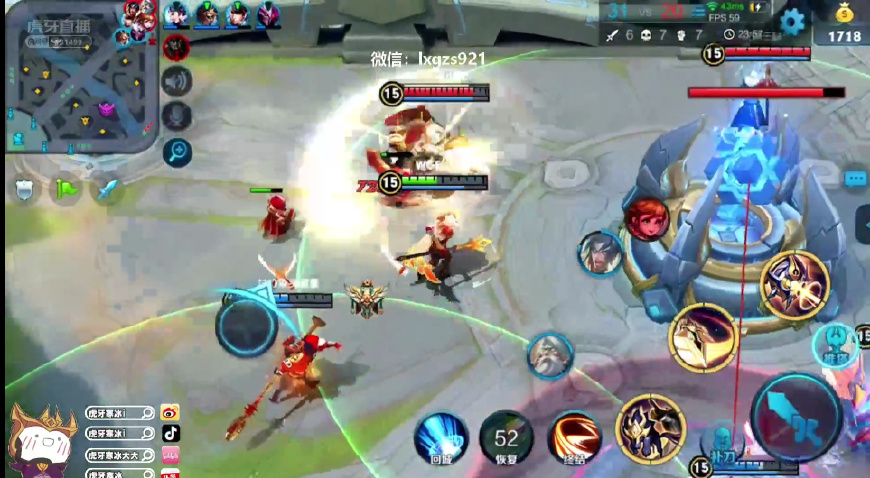Send the shield defend signal
The height and width of the screenshot is (478, 870).
tap(23, 189)
